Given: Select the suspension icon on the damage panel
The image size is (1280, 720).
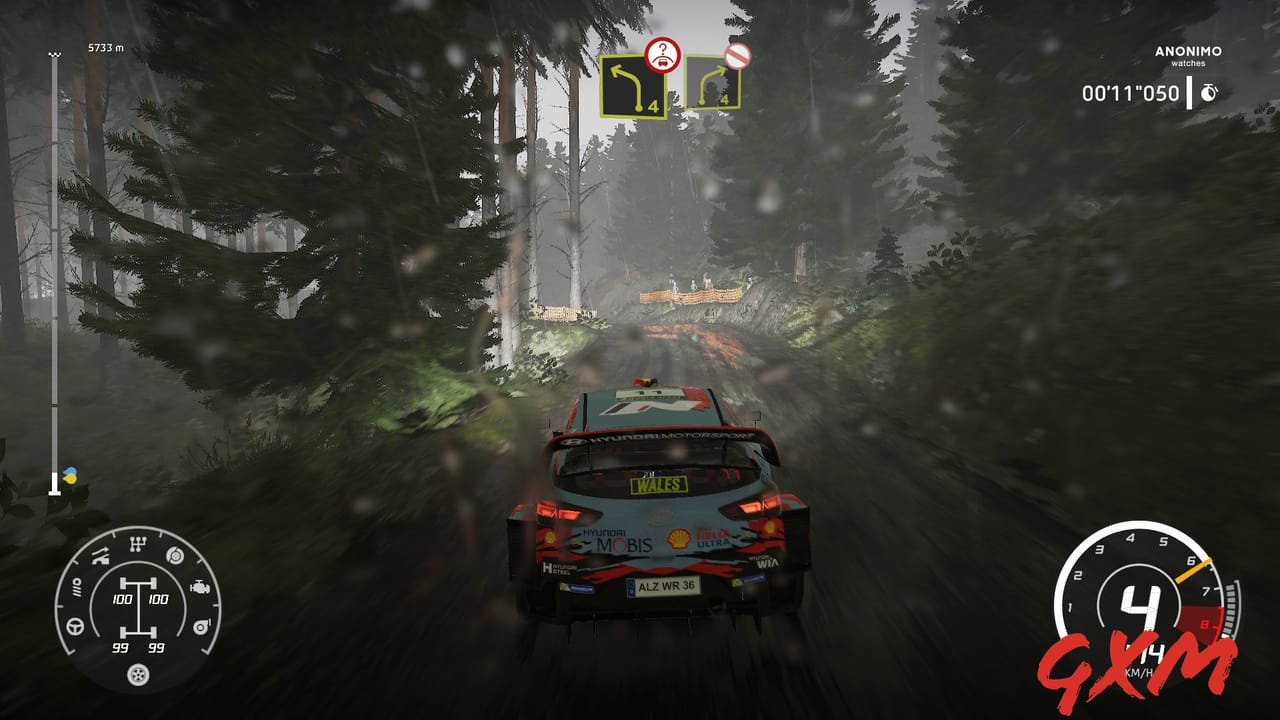Looking at the screenshot, I should tap(100, 555).
